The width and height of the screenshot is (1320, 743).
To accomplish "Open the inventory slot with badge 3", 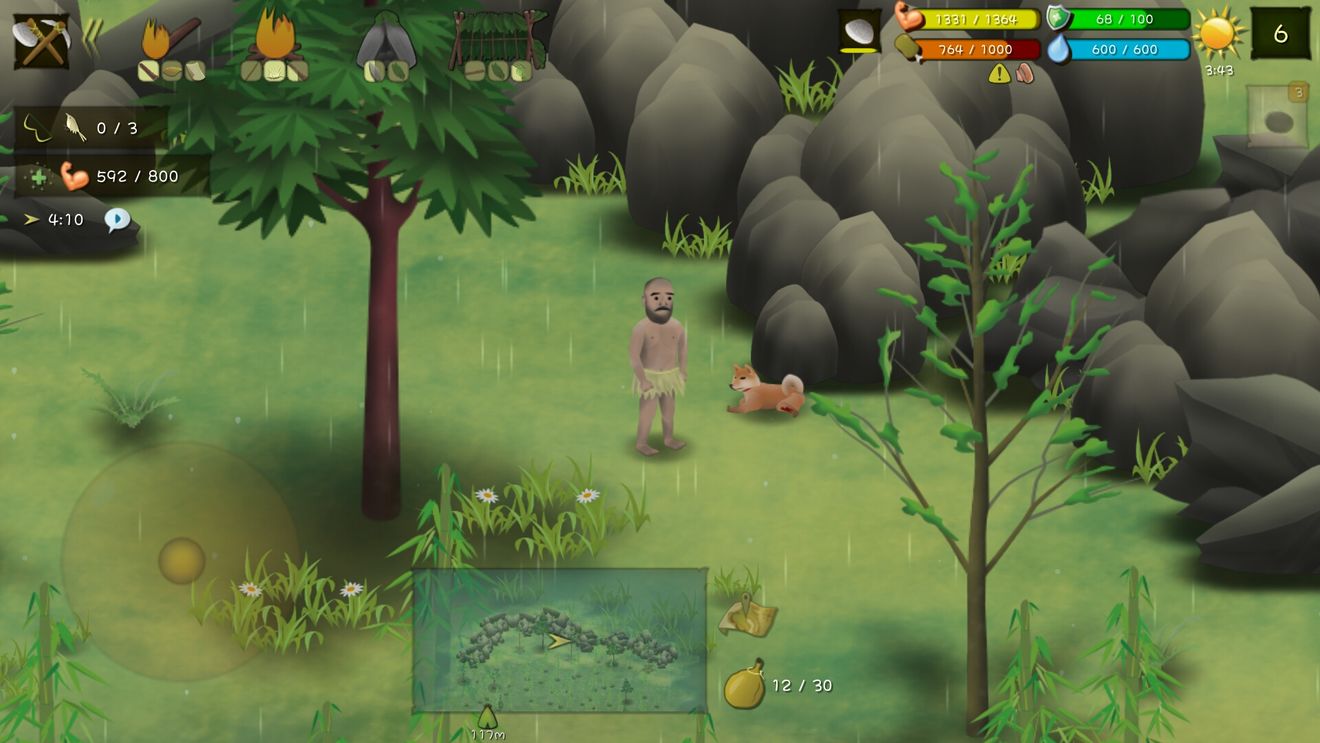I will coord(1277,118).
